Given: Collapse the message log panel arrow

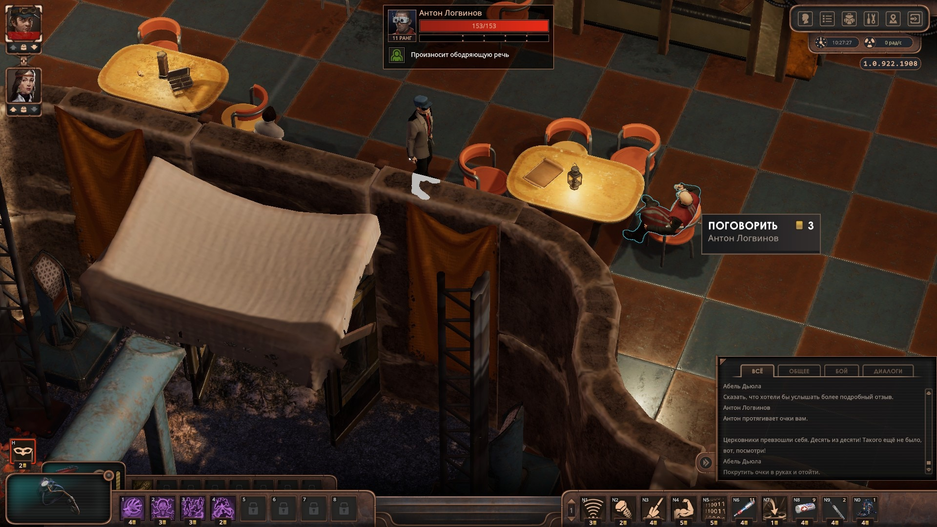Looking at the screenshot, I should (x=703, y=461).
